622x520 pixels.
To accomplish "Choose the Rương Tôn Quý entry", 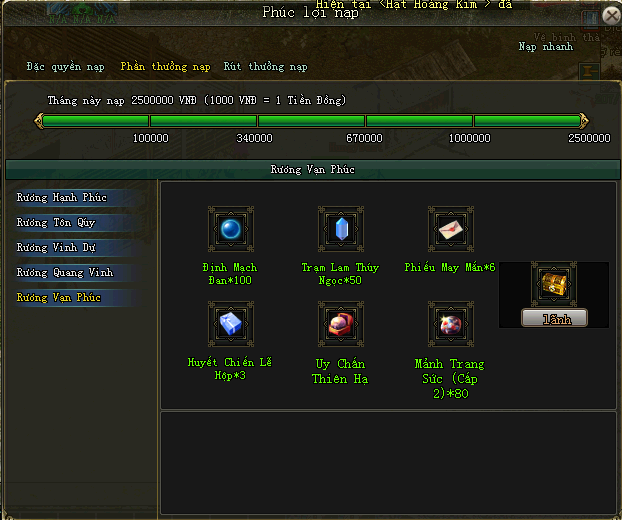I will pos(56,223).
